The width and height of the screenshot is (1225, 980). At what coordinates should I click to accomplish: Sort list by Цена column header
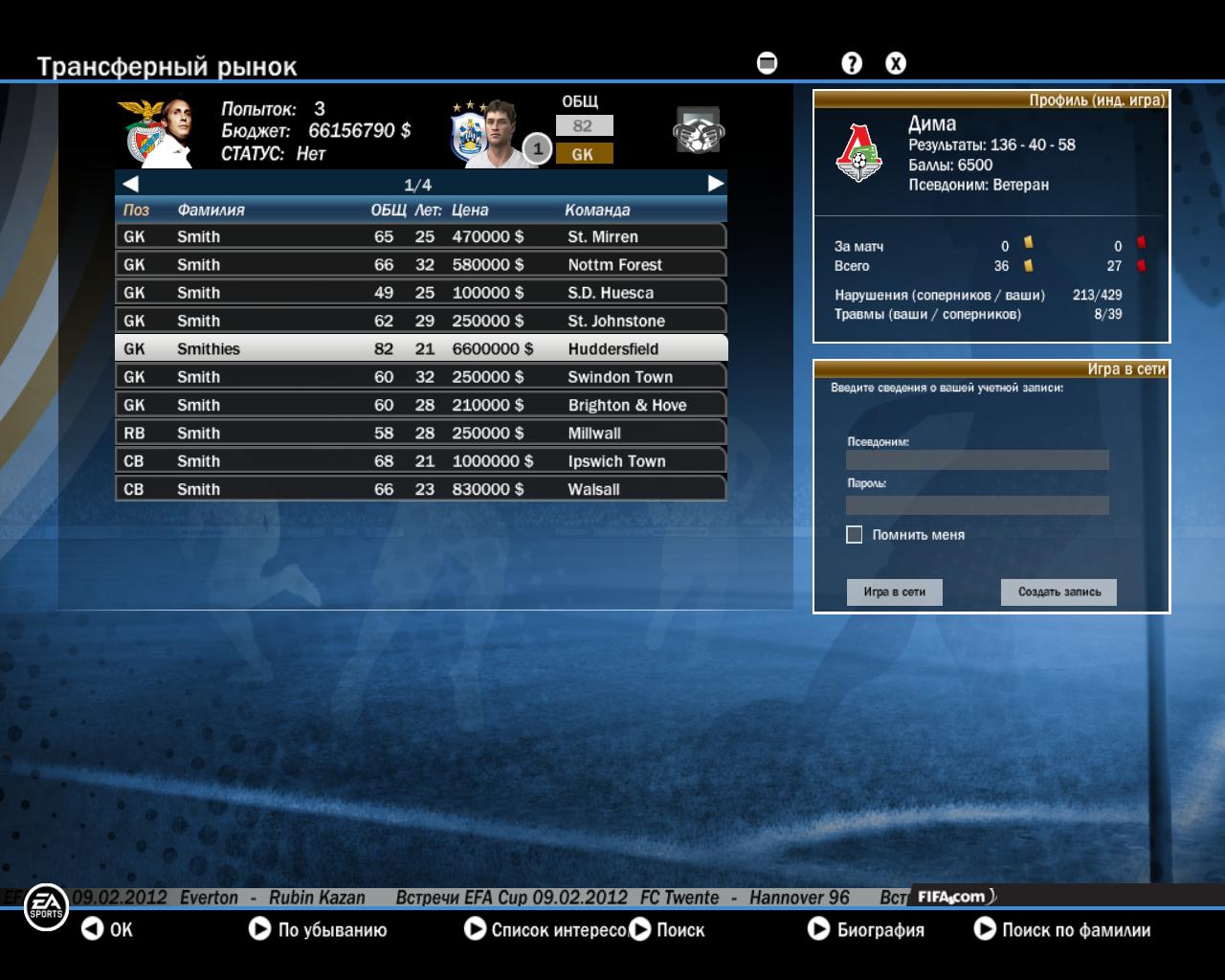coord(470,211)
